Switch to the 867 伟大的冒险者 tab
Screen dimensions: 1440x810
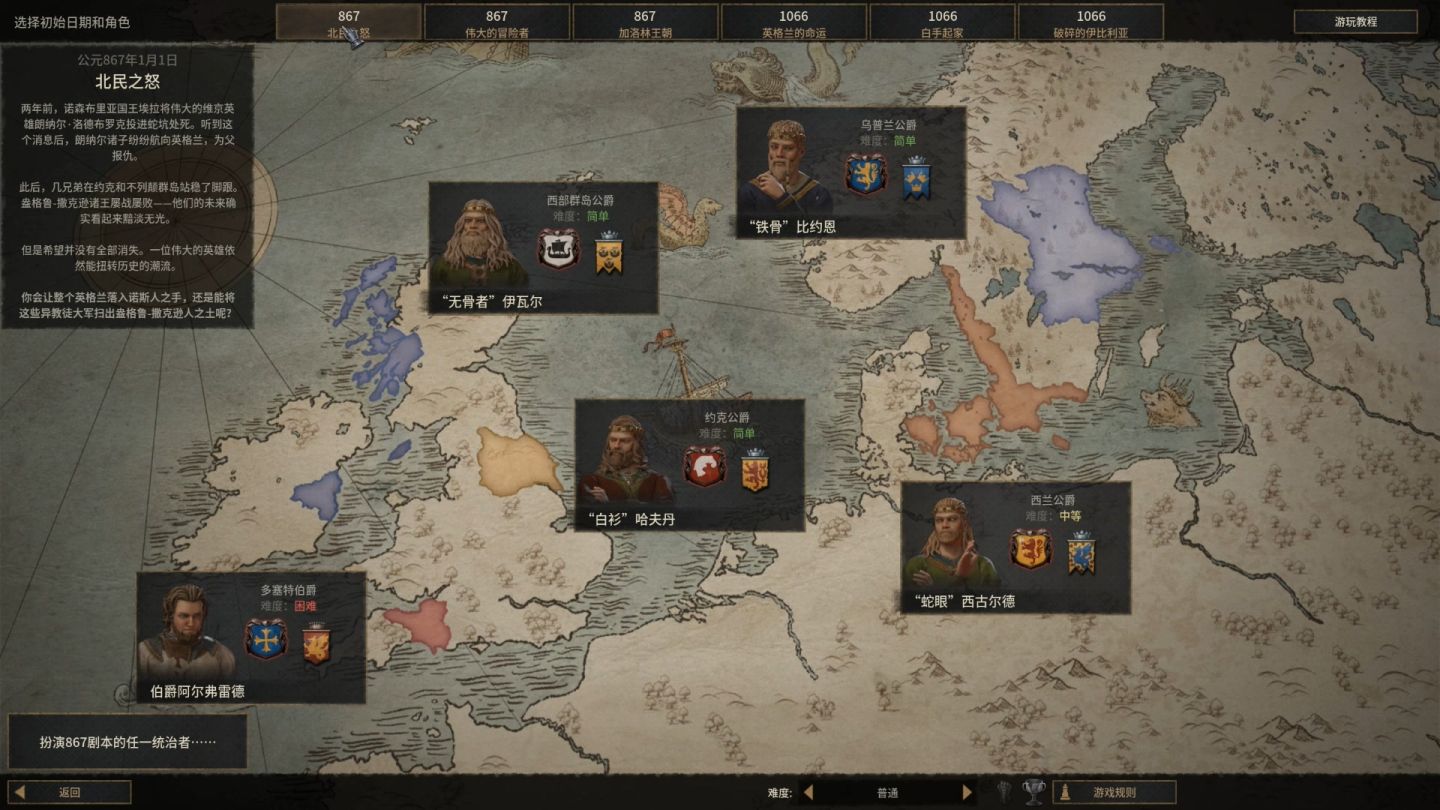(497, 23)
